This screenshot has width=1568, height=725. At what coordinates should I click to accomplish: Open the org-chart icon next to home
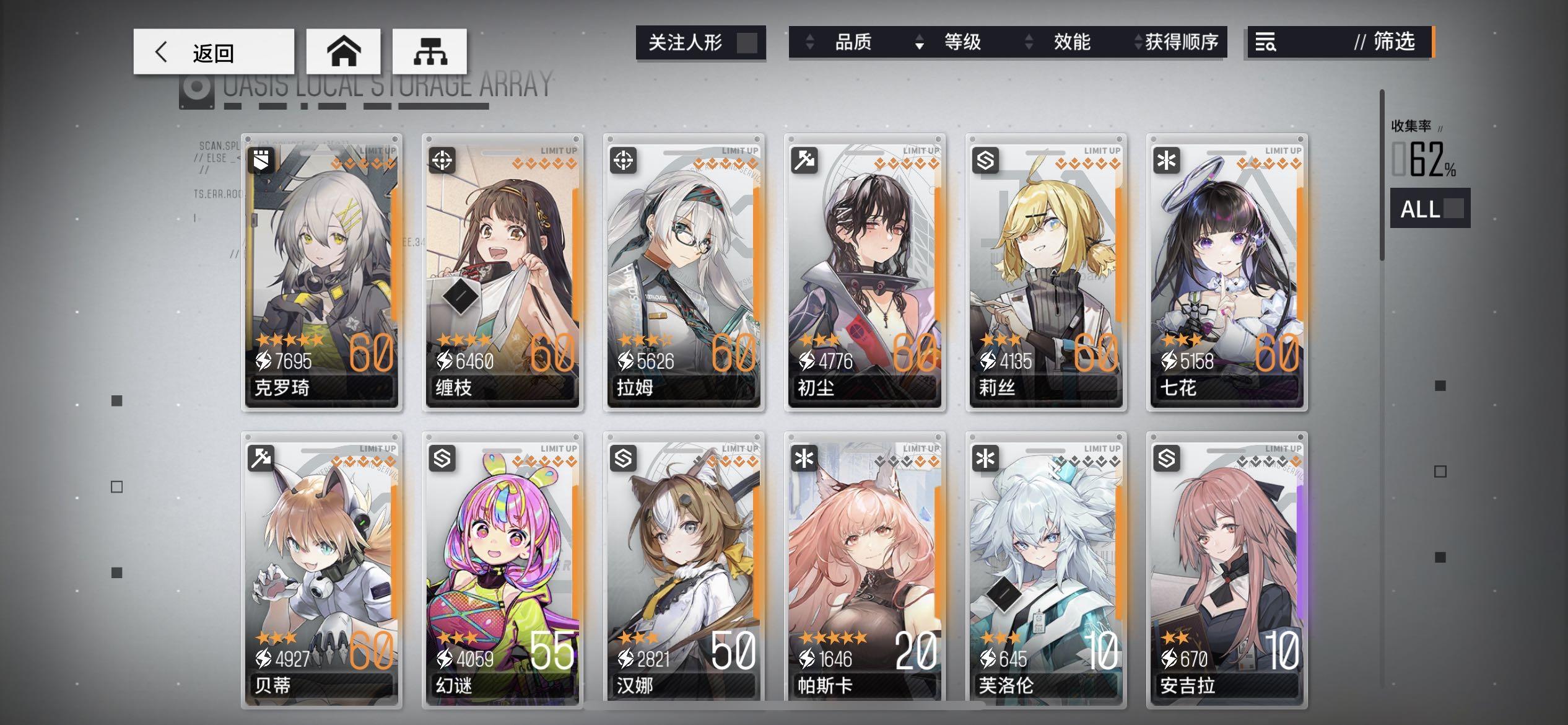430,52
